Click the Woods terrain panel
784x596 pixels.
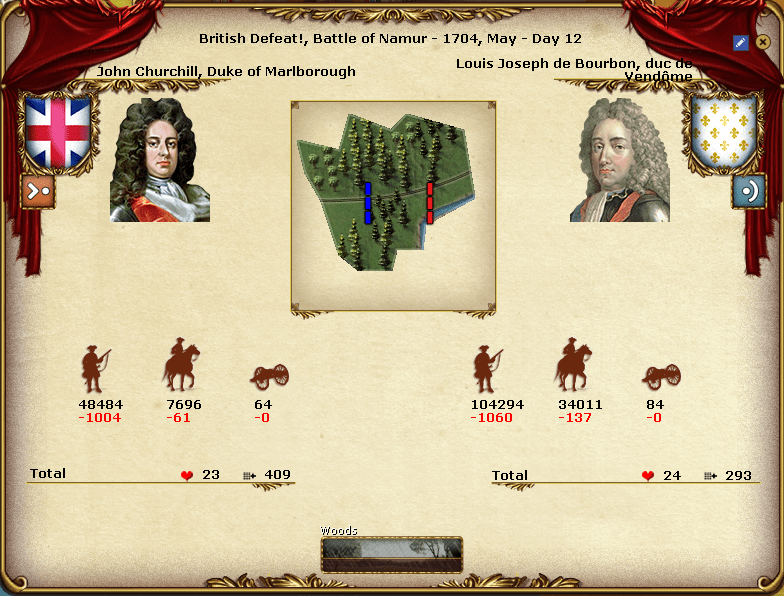click(392, 553)
